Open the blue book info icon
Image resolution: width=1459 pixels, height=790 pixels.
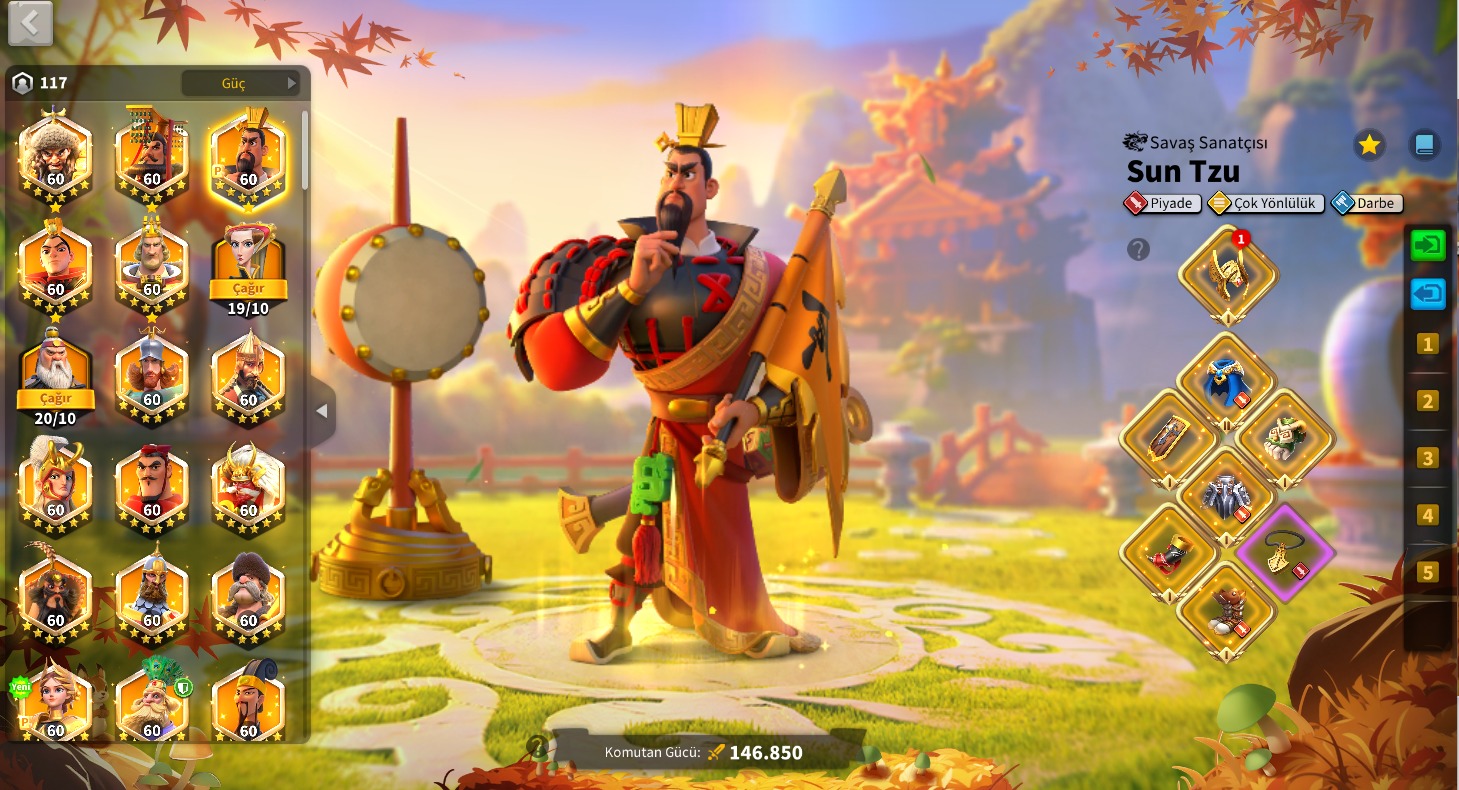click(x=1424, y=145)
